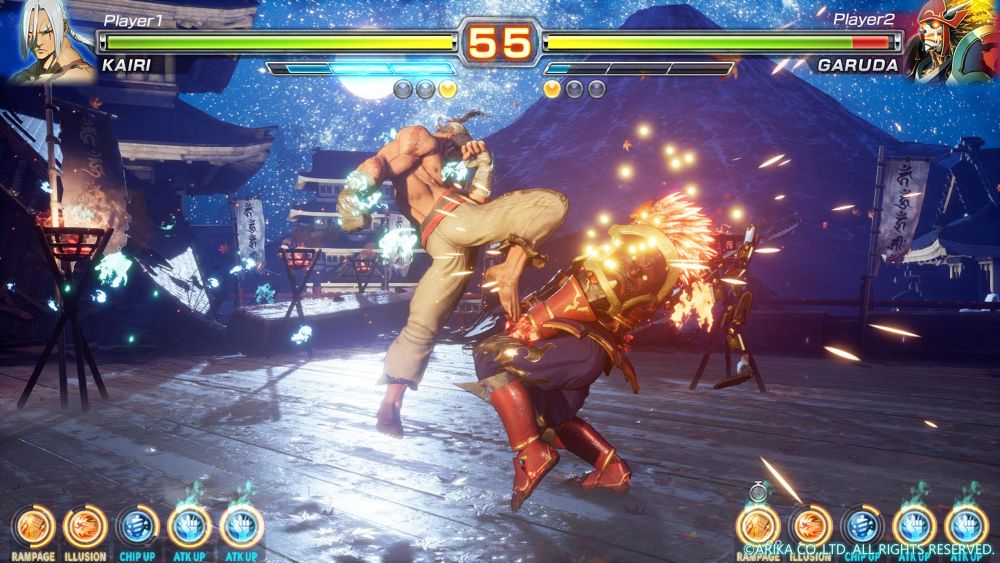Select Player1's Rampage Gougi icon
Screen dimensions: 1000x563
[x=33, y=525]
